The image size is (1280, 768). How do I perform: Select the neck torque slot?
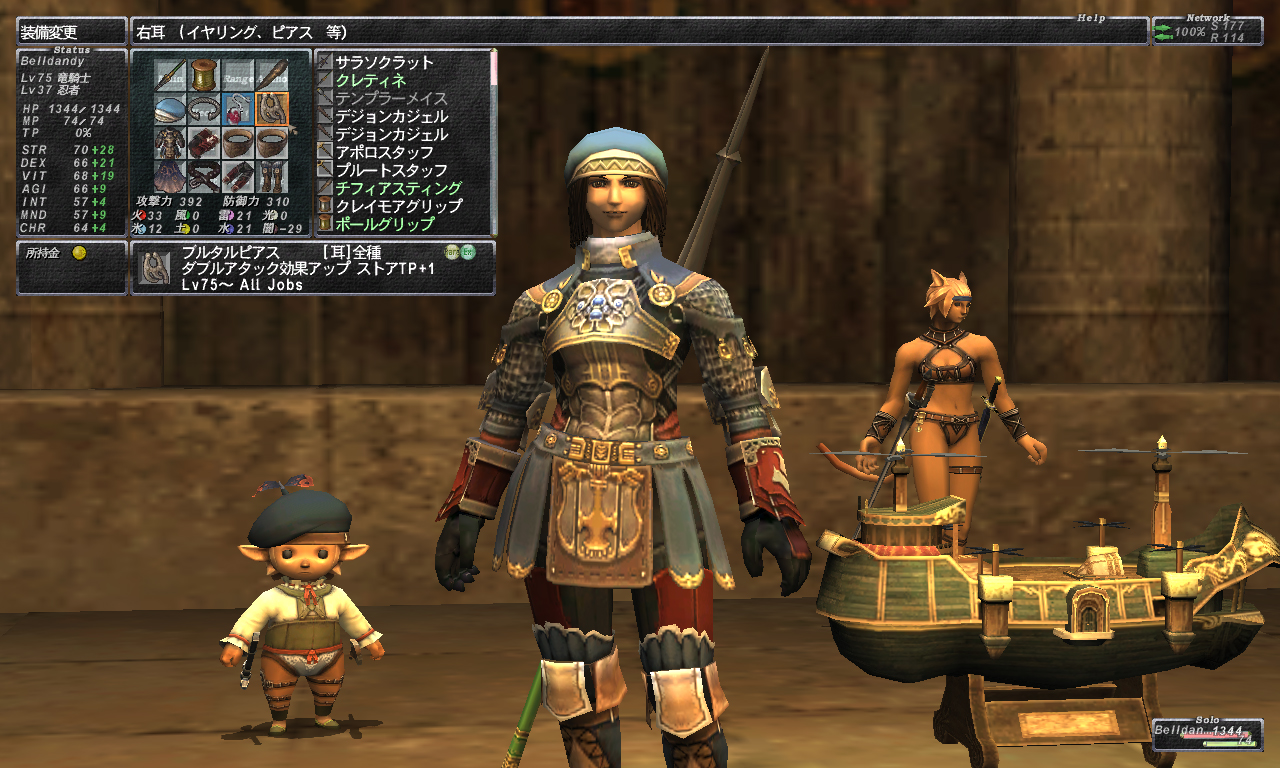pyautogui.click(x=204, y=108)
